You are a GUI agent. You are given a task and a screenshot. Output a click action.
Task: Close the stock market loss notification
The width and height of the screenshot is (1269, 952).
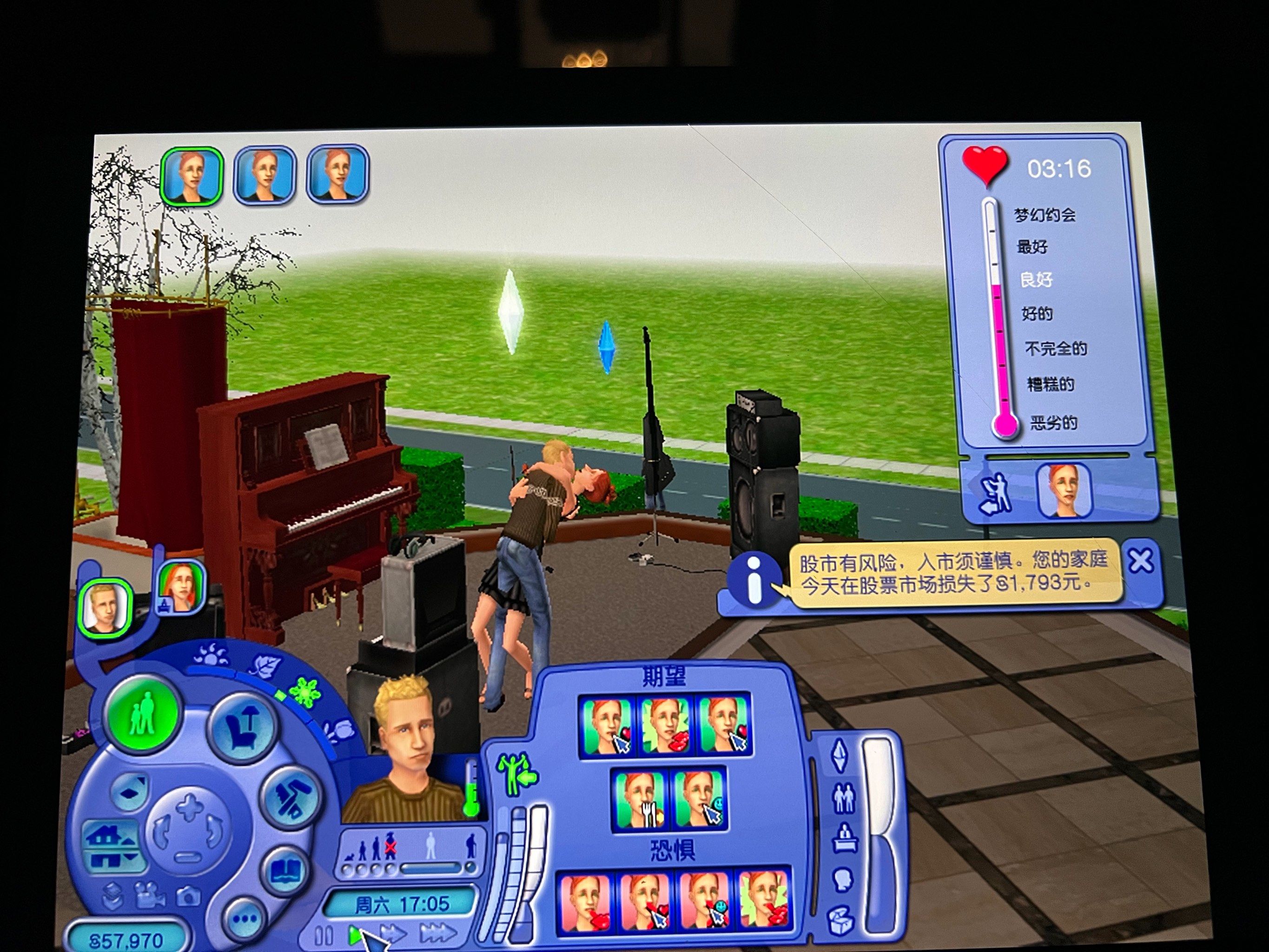[x=1141, y=561]
